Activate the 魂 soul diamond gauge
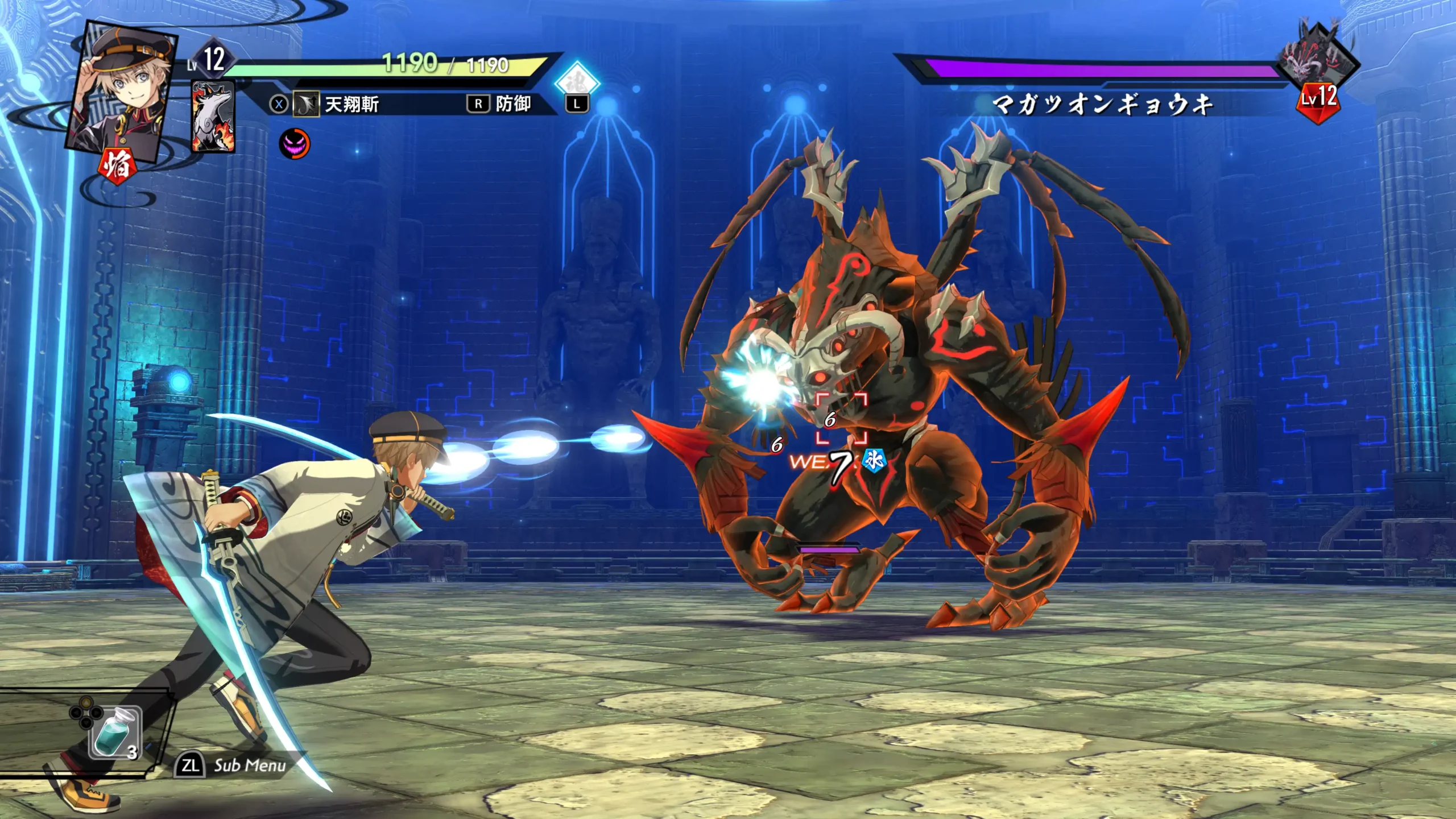 (577, 83)
